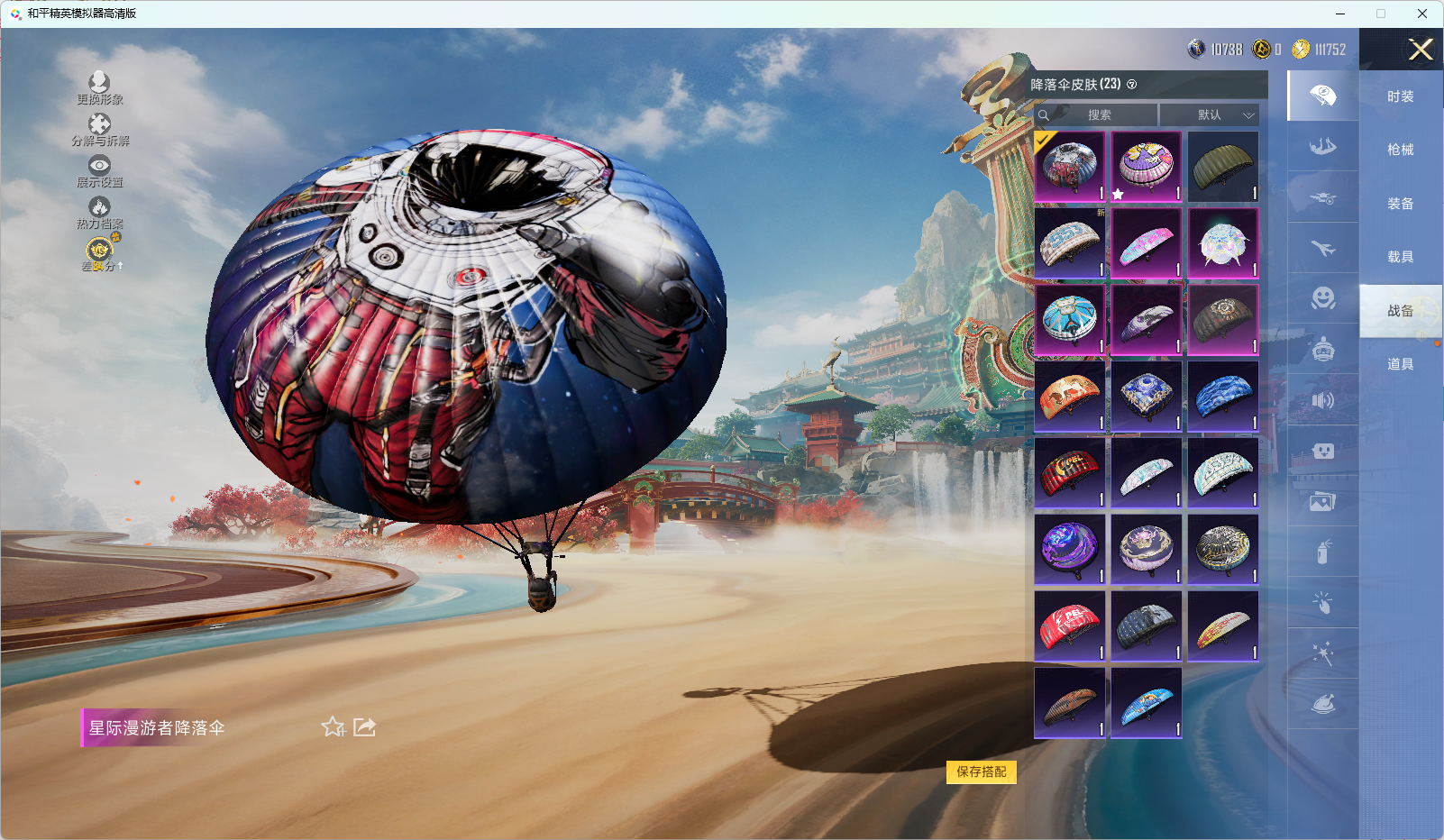
Task: Click the 保存搭配 save button
Action: pos(981,772)
